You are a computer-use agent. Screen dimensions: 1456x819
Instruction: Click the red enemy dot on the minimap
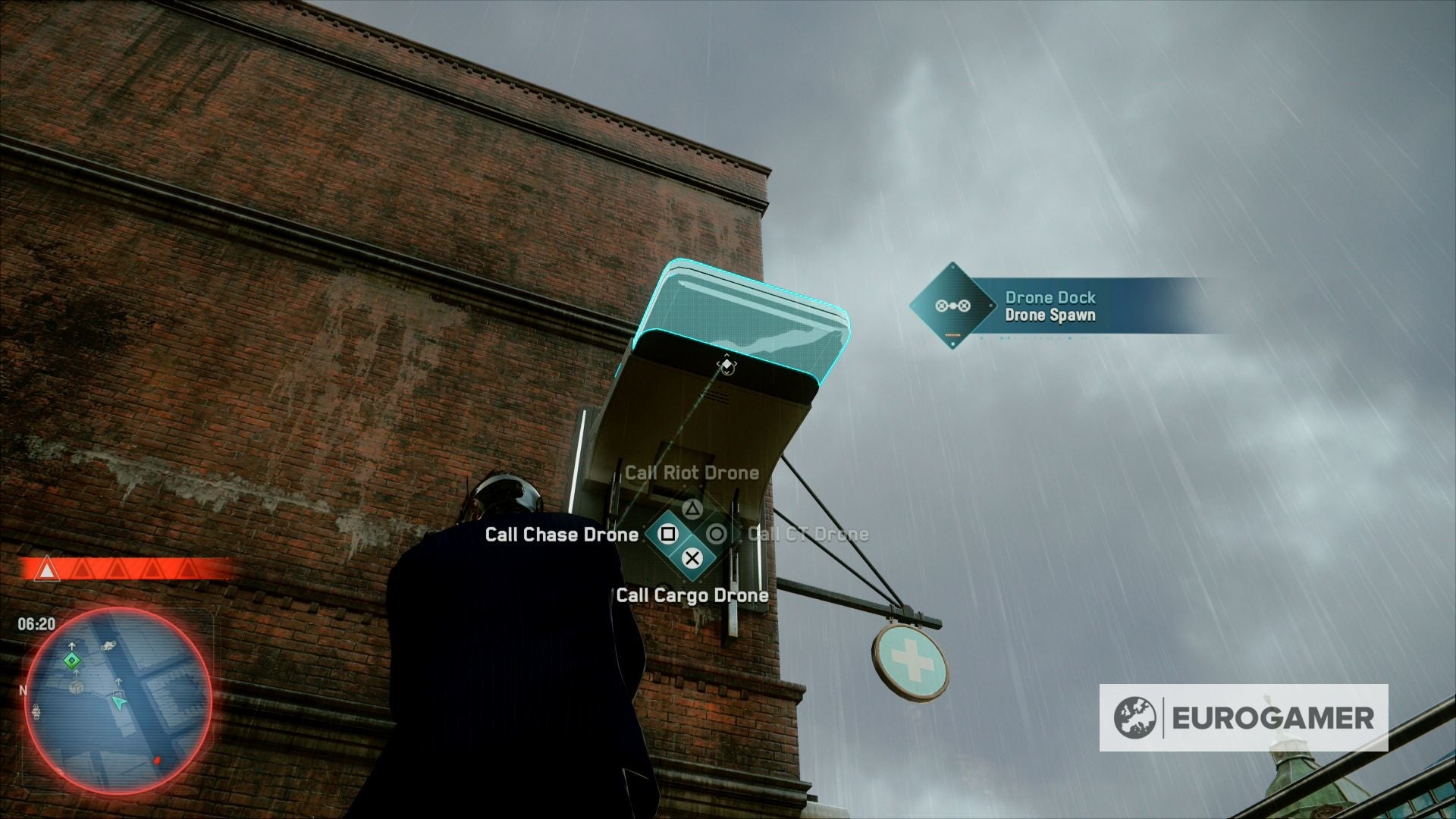[157, 760]
